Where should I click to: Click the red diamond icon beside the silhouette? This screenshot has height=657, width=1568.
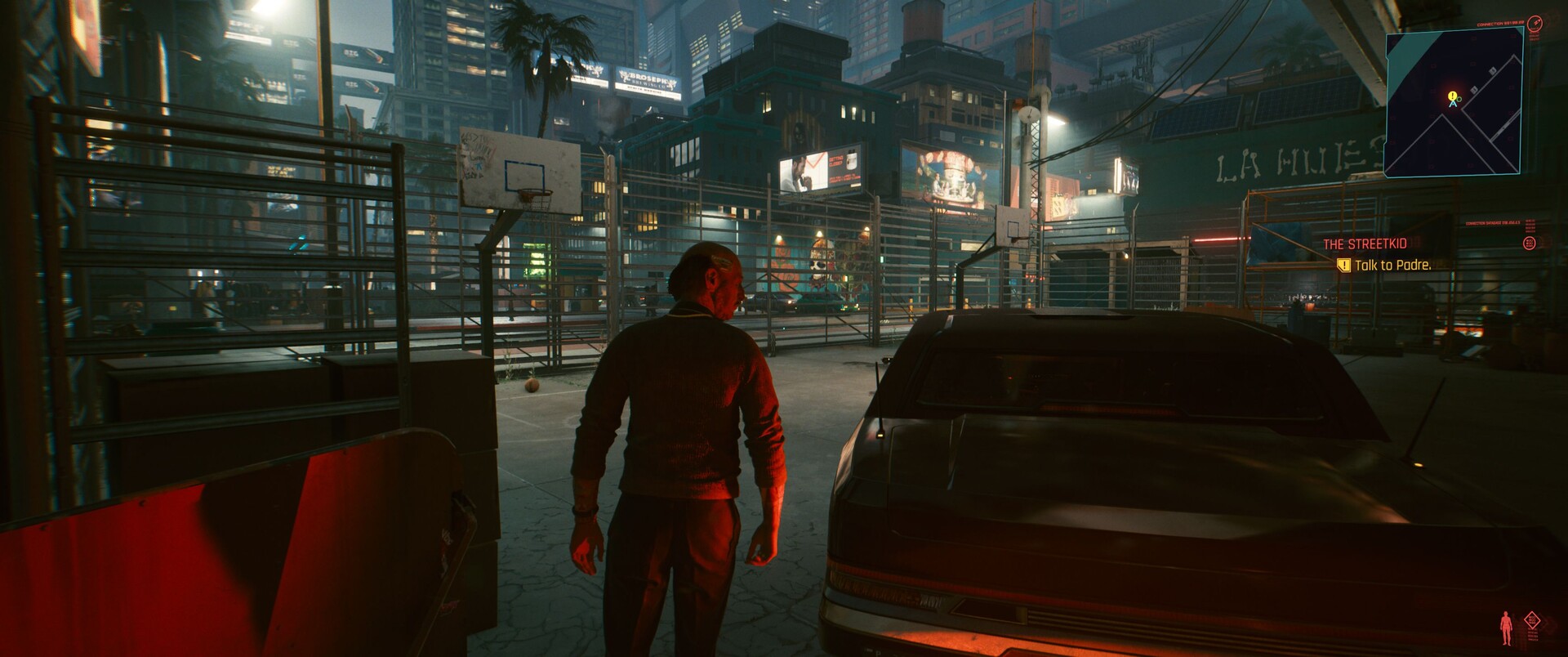1531,622
